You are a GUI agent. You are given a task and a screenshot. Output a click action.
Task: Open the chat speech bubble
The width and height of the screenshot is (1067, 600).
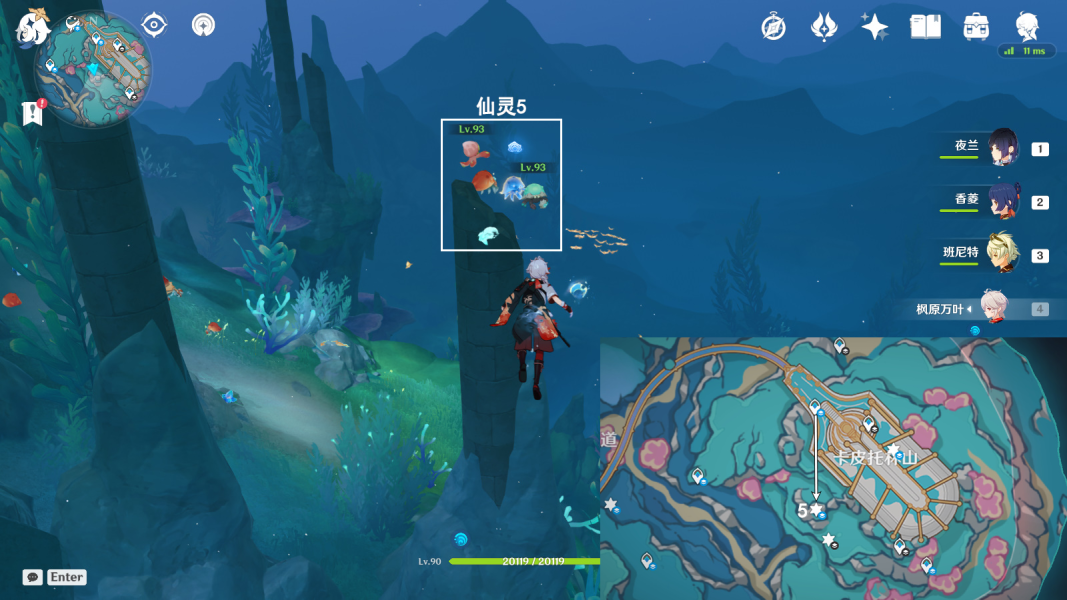coord(33,577)
